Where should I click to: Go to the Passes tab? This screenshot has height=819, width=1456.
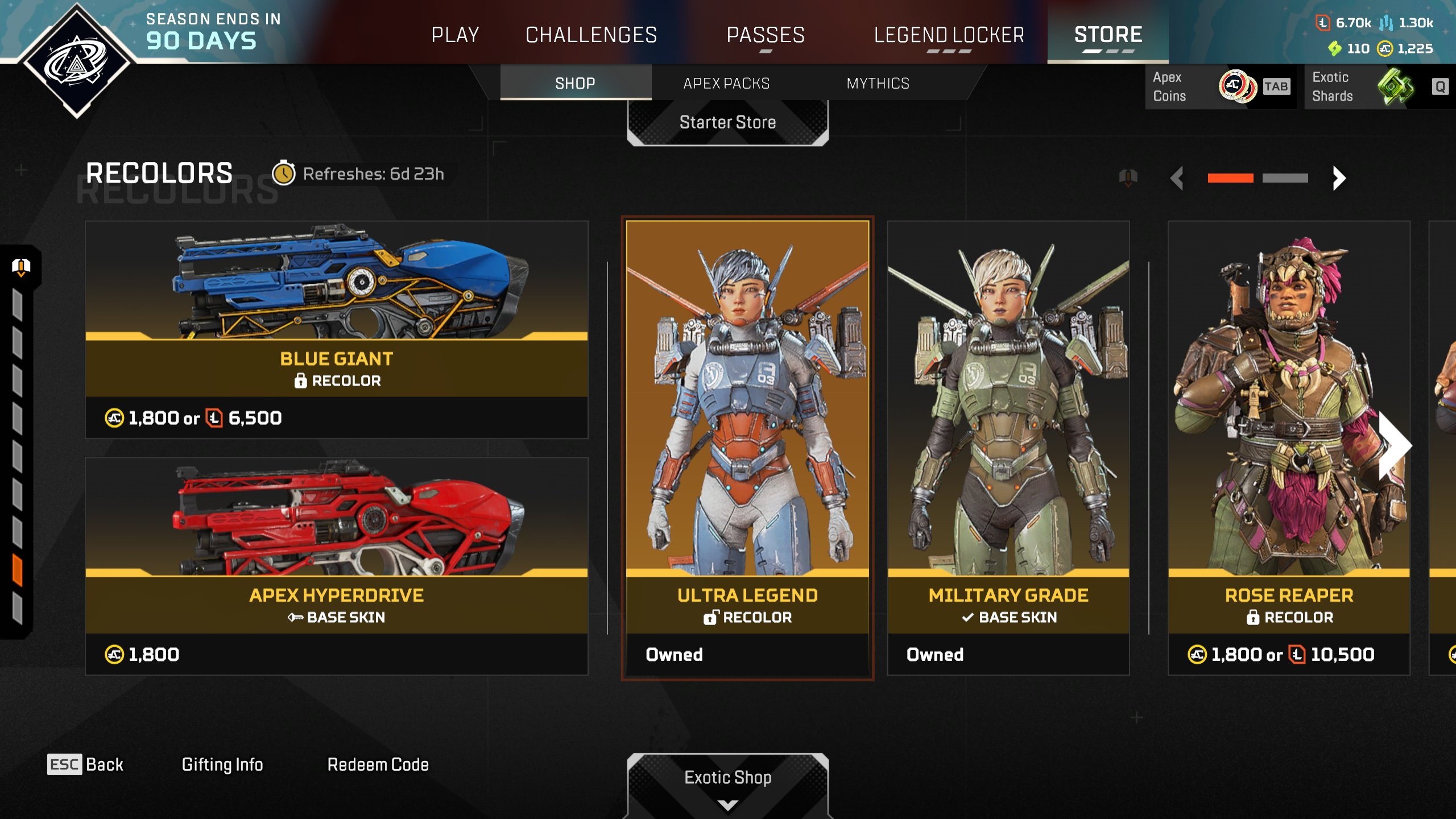[x=766, y=35]
